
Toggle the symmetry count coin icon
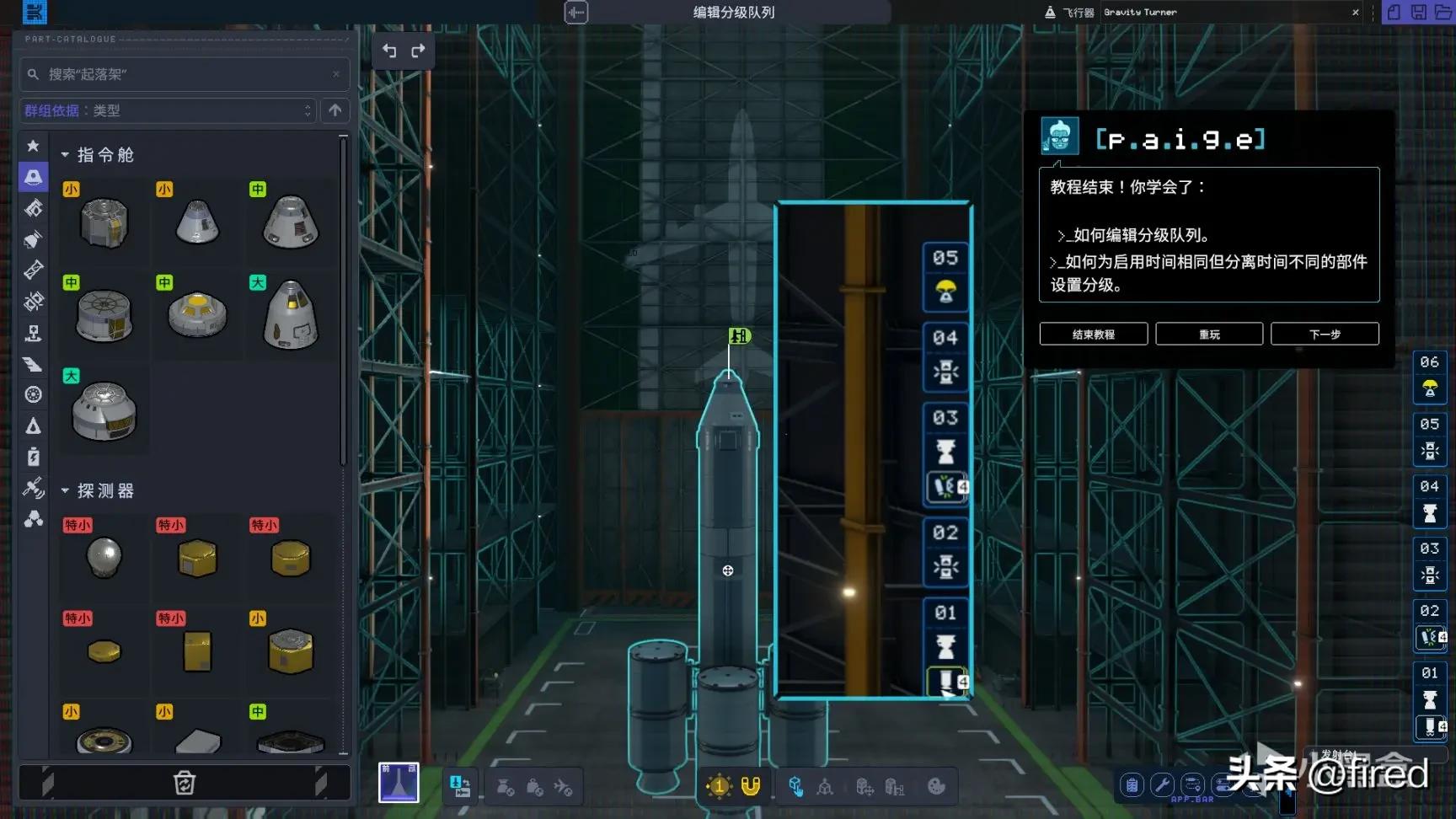point(717,785)
